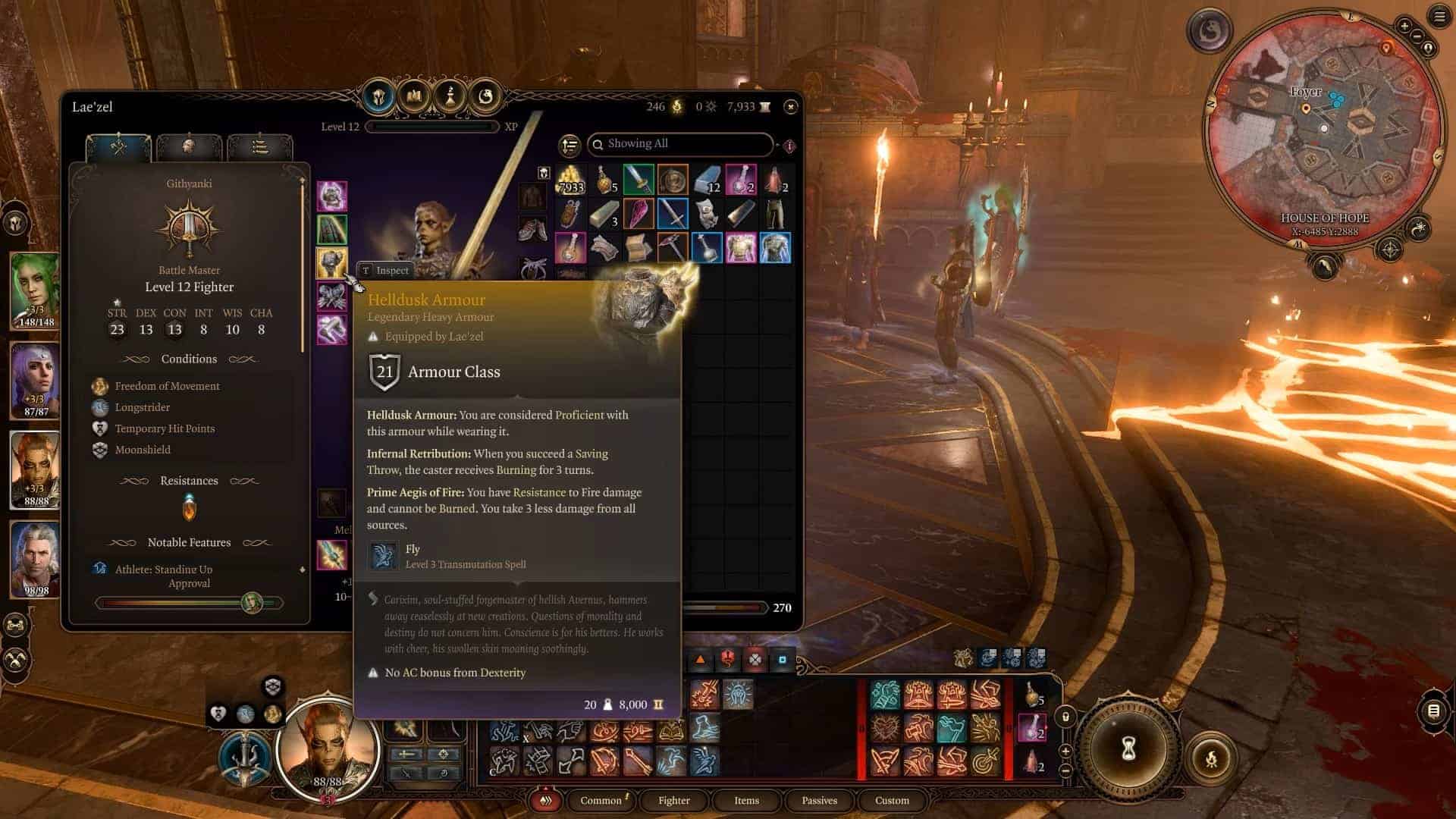Select the white-haired companion portrait
The image size is (1456, 819).
pyautogui.click(x=34, y=558)
